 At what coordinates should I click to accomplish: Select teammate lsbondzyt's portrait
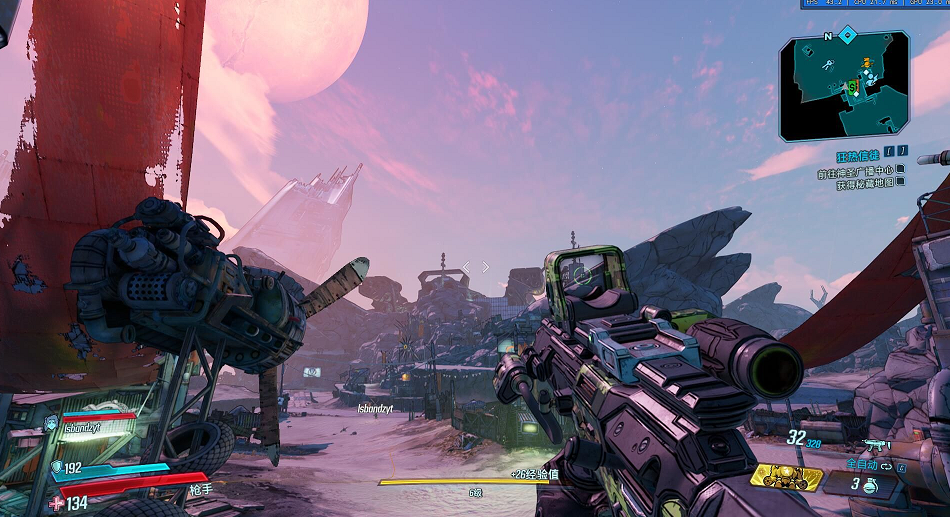[51, 424]
